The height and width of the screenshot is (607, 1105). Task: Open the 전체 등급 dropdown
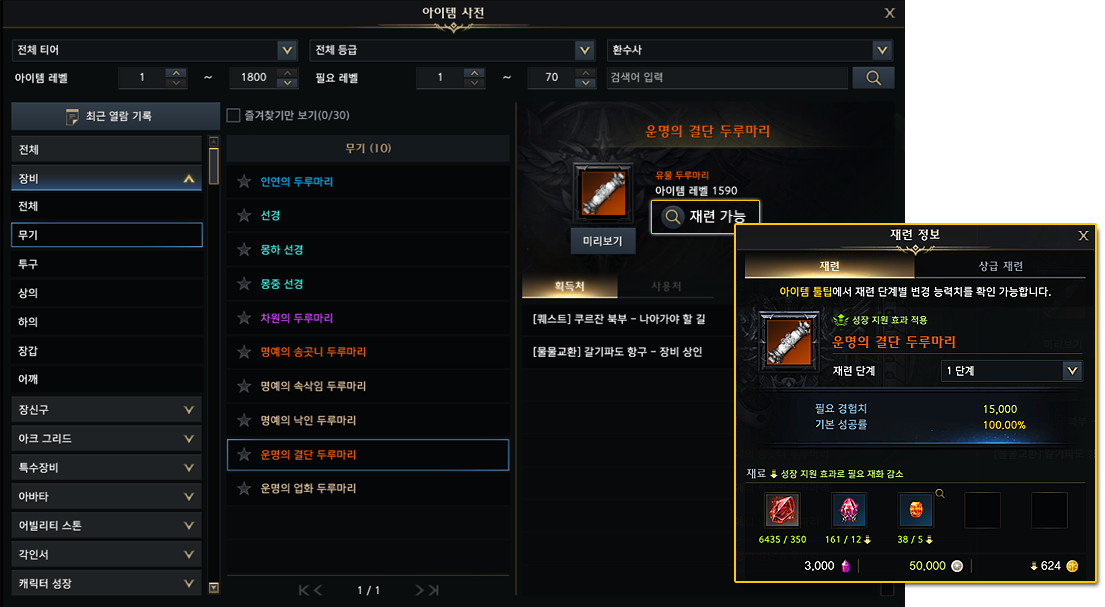click(453, 50)
